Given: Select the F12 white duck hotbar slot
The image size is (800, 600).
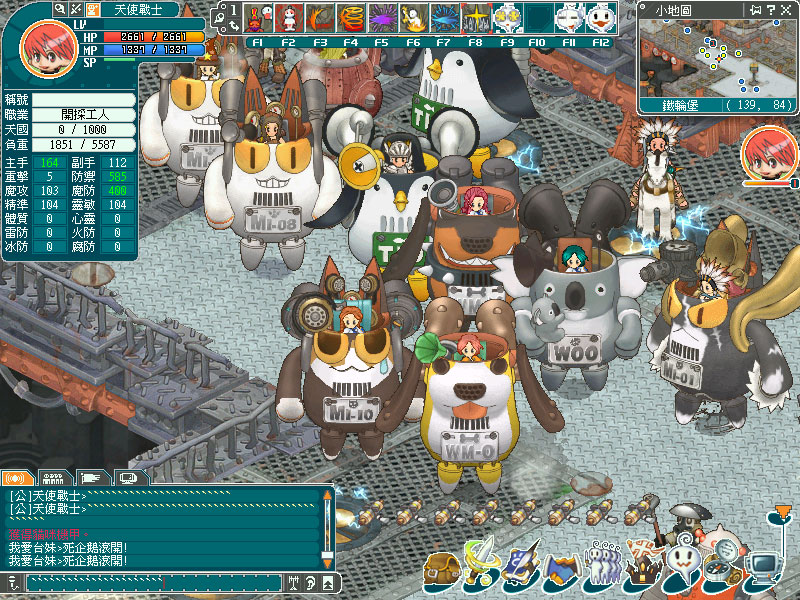Looking at the screenshot, I should (600, 17).
